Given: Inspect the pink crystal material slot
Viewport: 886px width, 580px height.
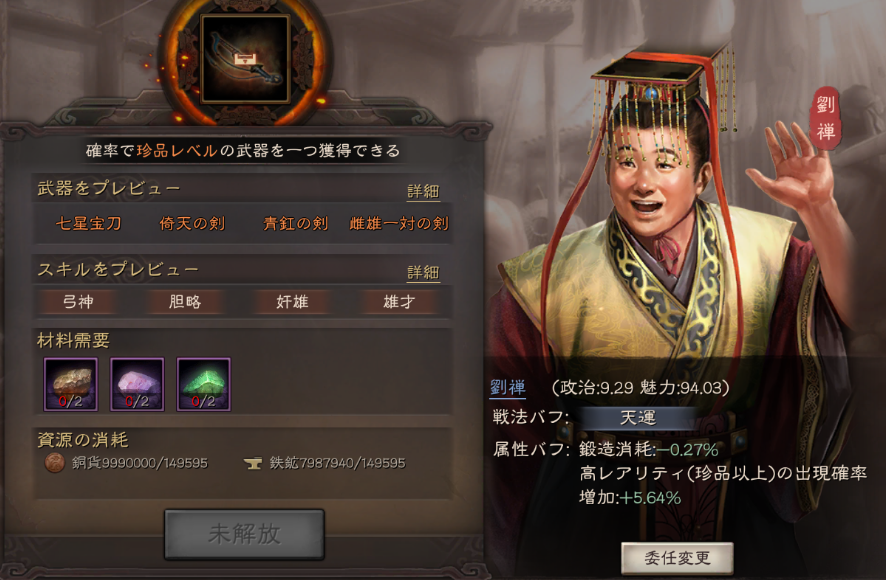Looking at the screenshot, I should (x=137, y=384).
